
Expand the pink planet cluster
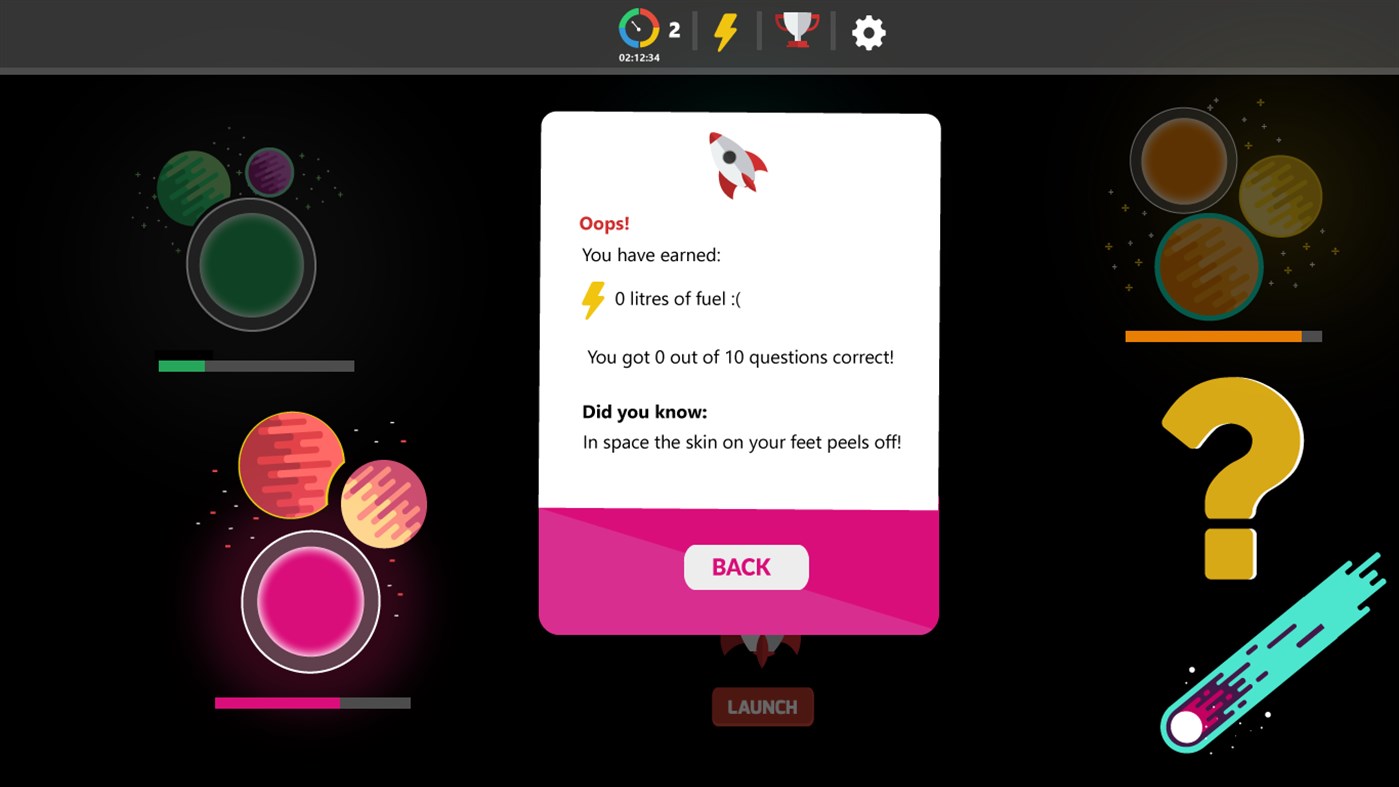[310, 600]
